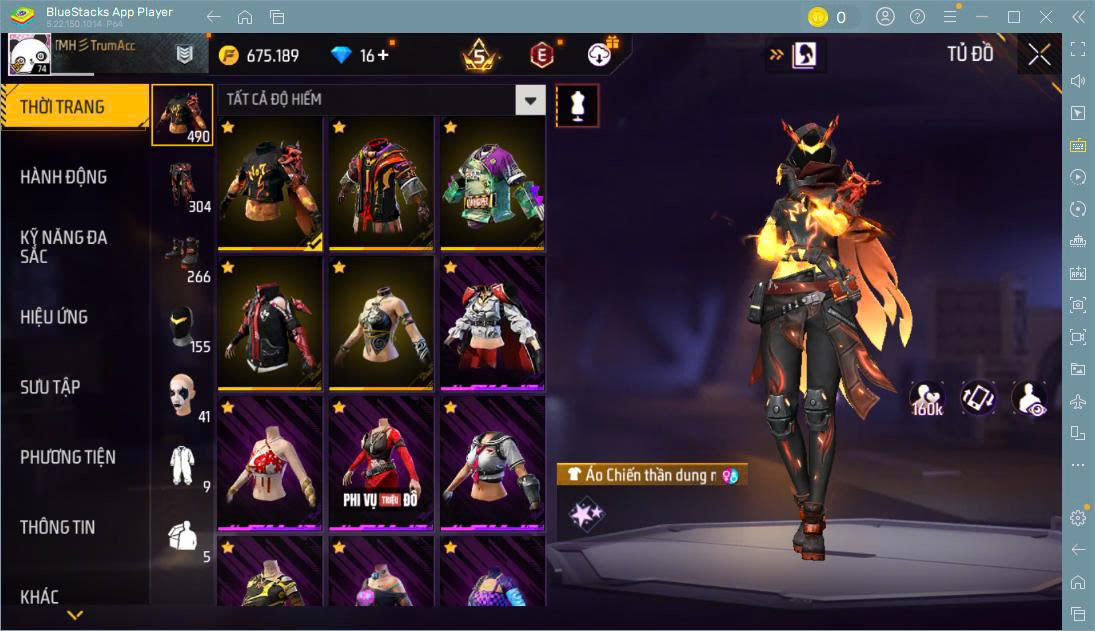Screen dimensions: 1095x631
Task: Switch to KỸ NĂNG ĐA SẮC tab
Action: click(x=64, y=247)
